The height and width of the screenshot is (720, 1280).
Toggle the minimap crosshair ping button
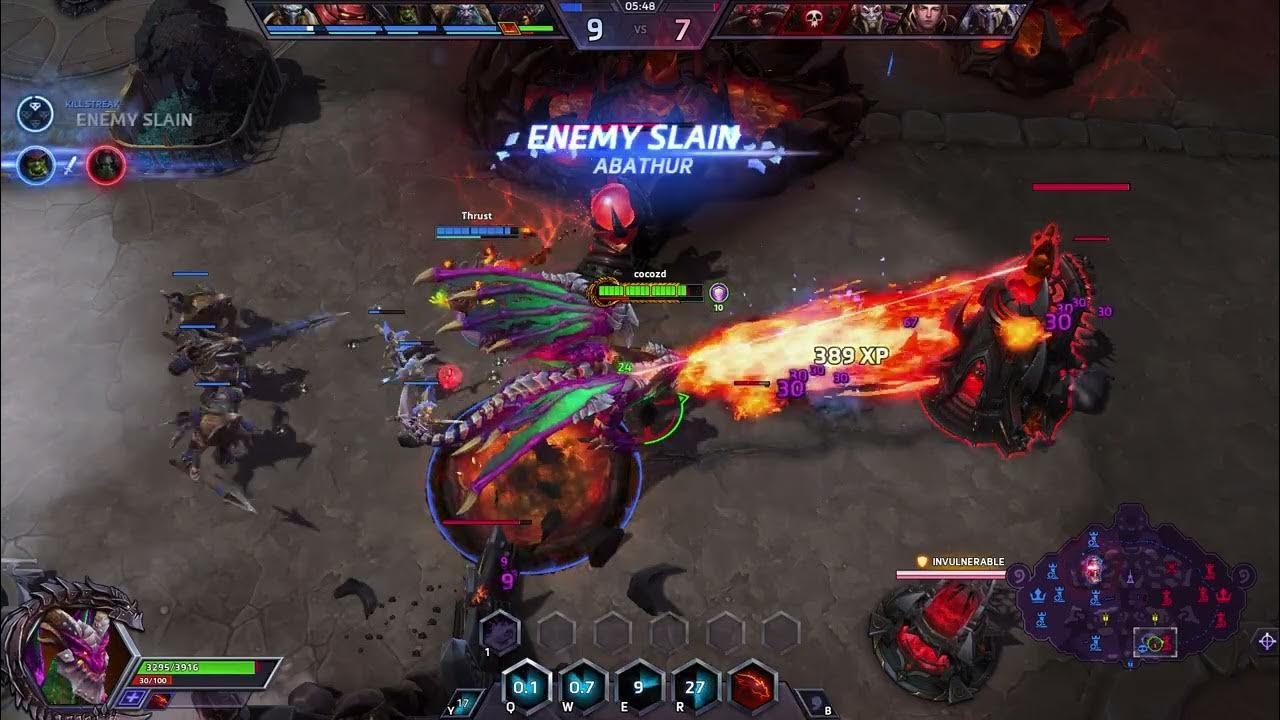(x=1267, y=641)
